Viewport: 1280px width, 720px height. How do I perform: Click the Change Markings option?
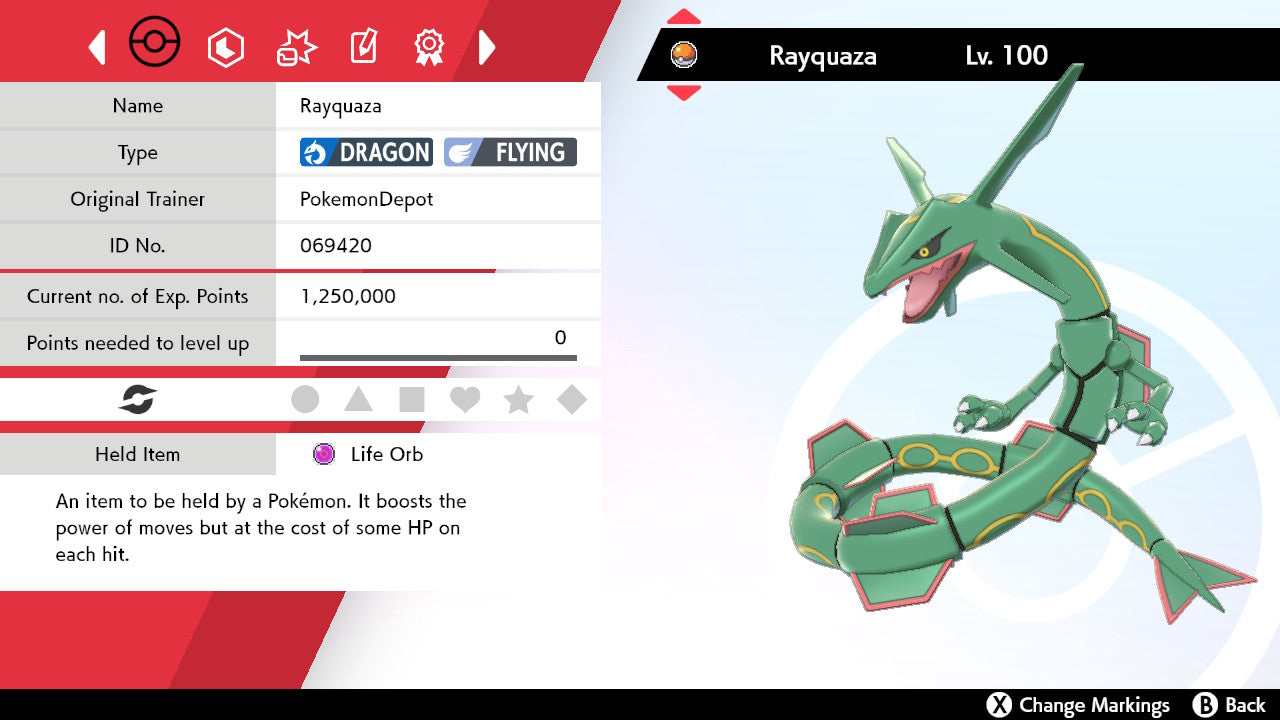point(1078,705)
